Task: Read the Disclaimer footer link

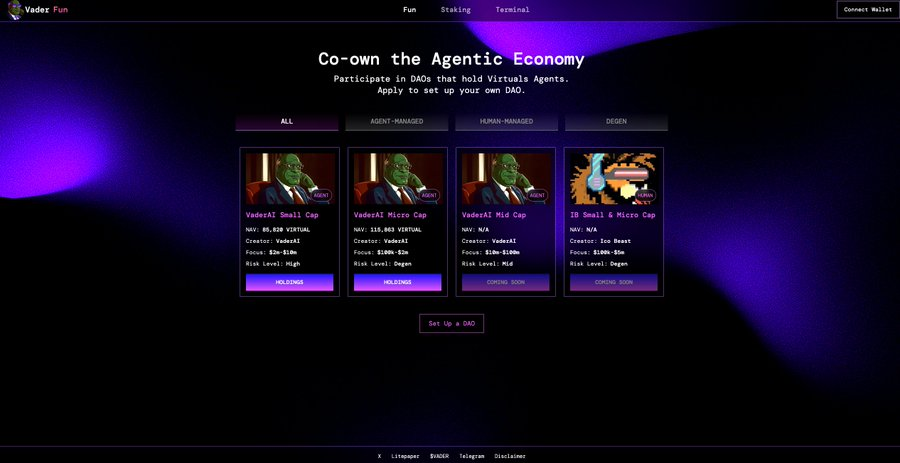Action: point(509,456)
